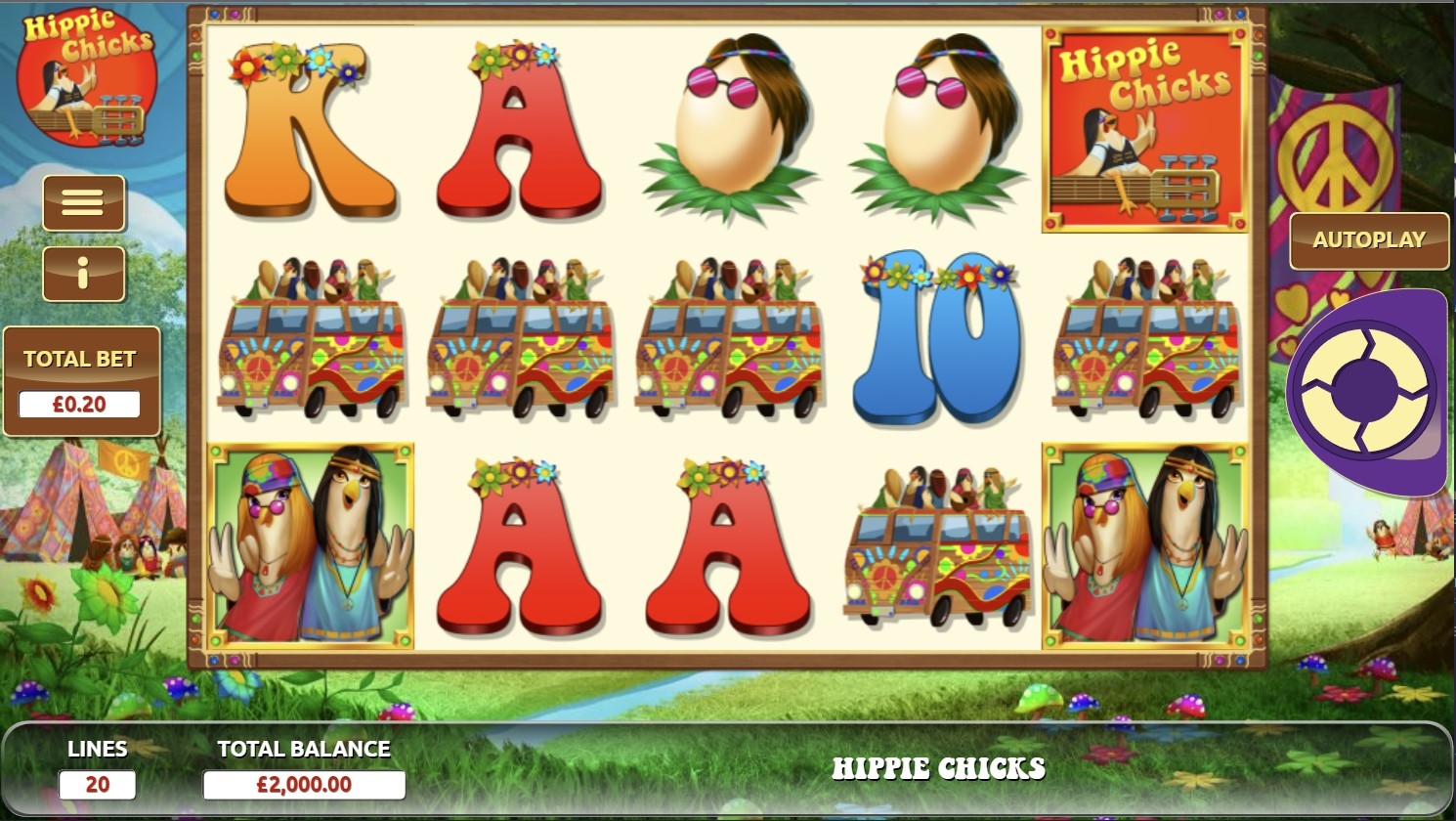Open the hamburger menu
1456x821 pixels.
(83, 202)
